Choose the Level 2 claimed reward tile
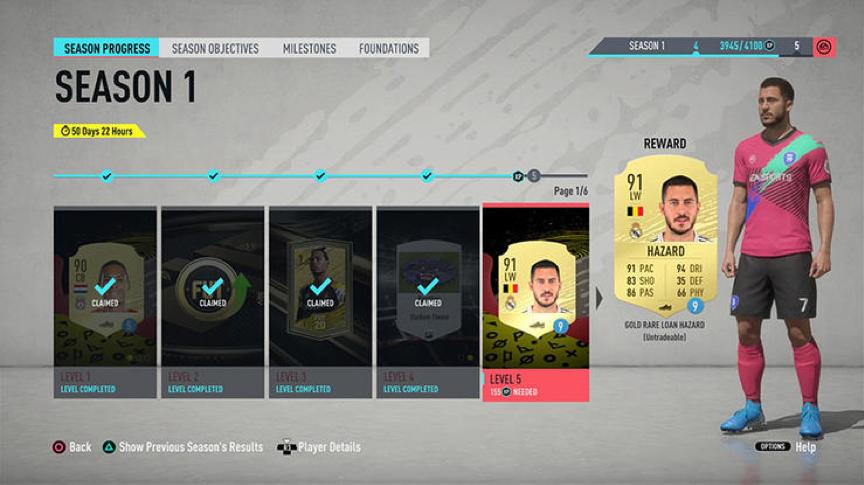Image resolution: width=864 pixels, height=485 pixels. 212,301
